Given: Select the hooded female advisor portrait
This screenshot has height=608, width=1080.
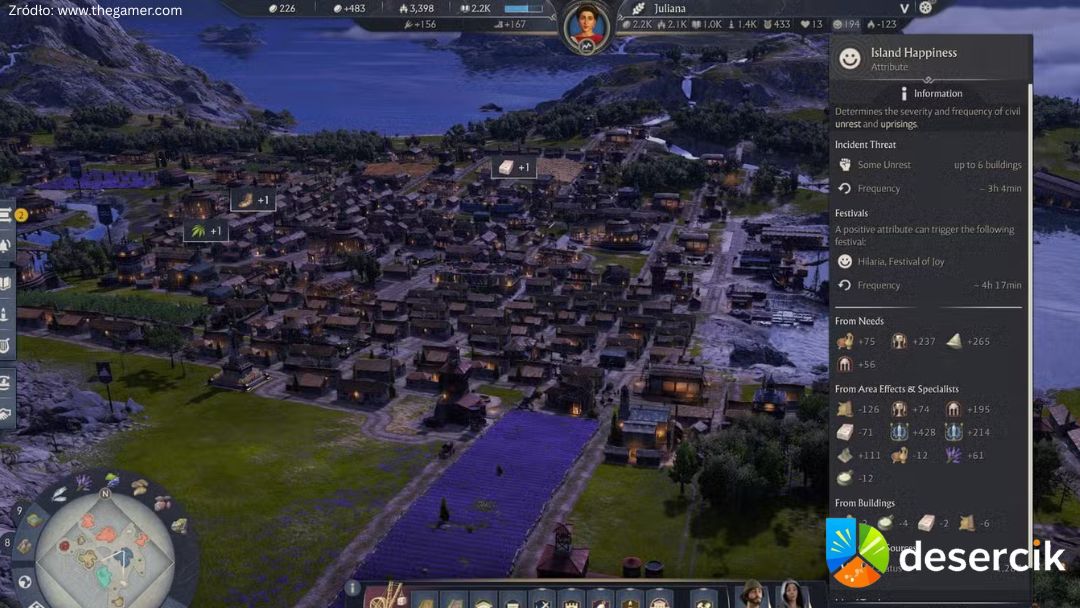Looking at the screenshot, I should coord(791,593).
